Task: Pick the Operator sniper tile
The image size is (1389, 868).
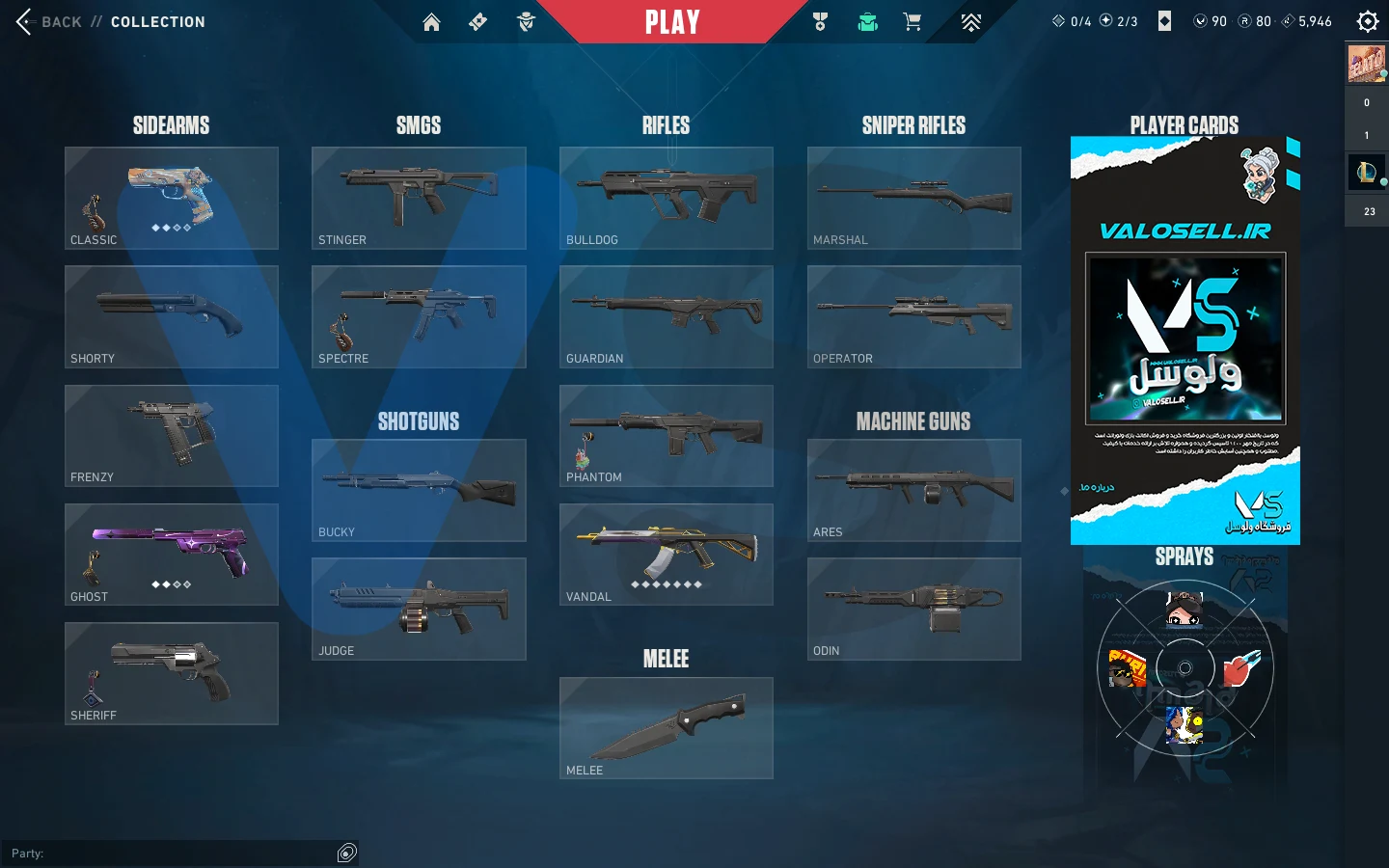Action: click(913, 316)
